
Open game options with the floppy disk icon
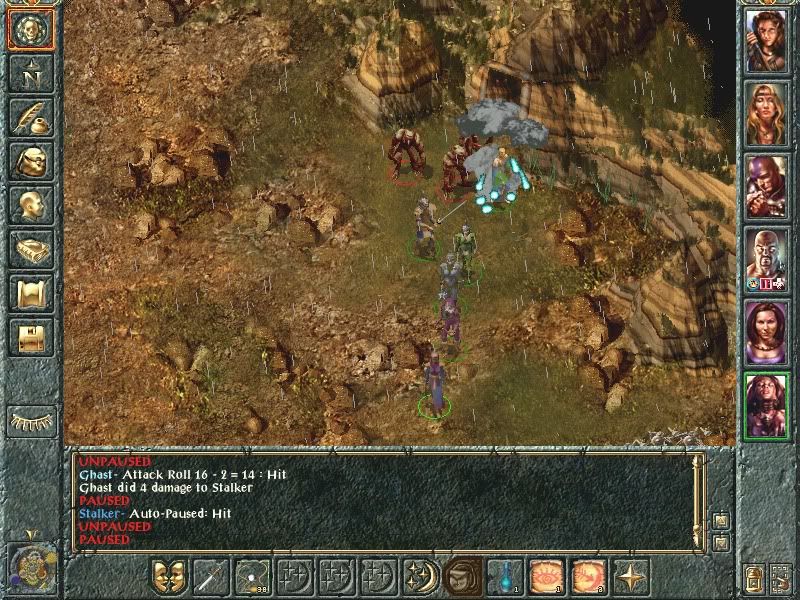click(x=31, y=336)
